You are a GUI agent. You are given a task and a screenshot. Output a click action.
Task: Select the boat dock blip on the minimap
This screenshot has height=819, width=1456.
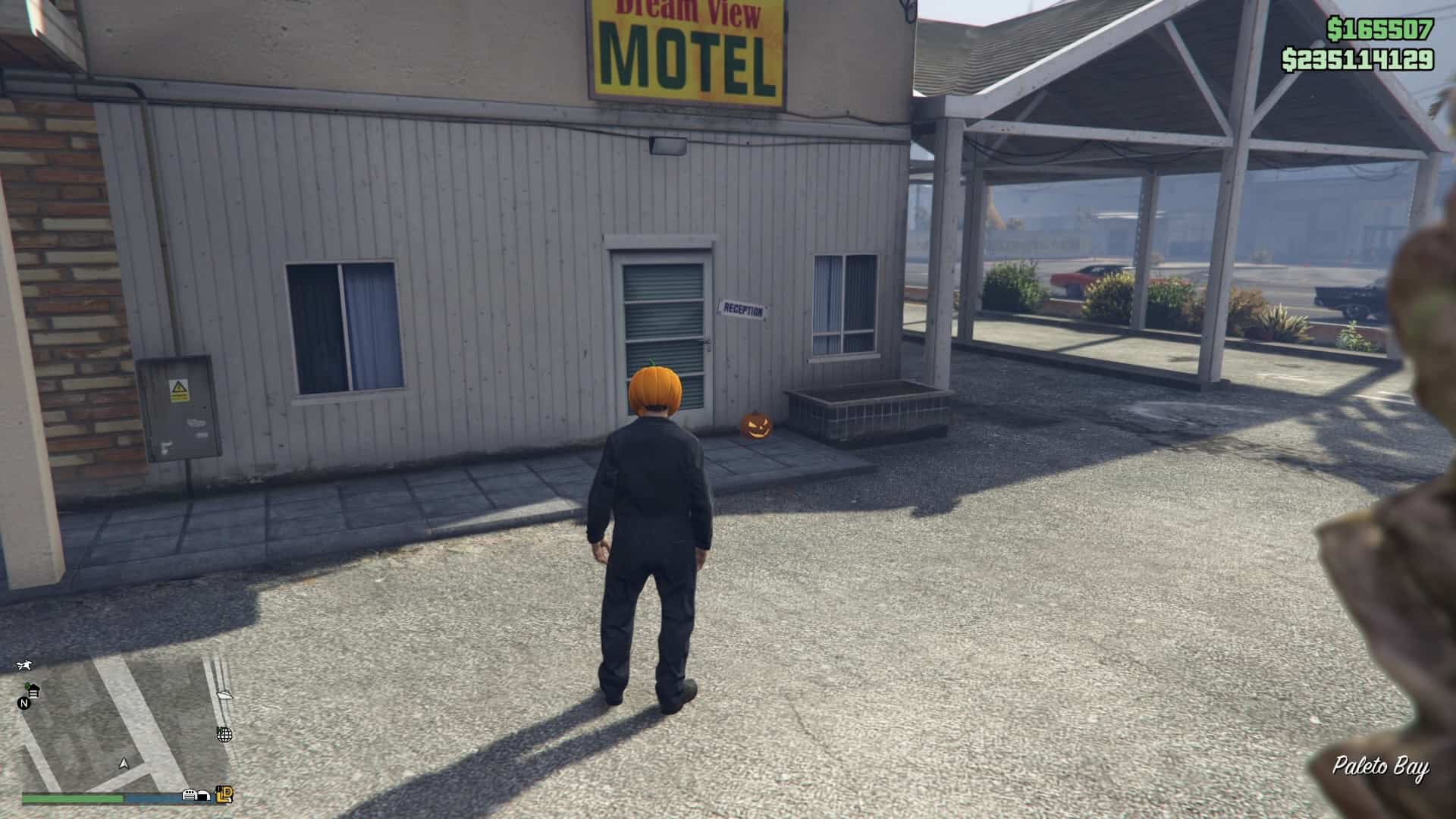[x=225, y=695]
